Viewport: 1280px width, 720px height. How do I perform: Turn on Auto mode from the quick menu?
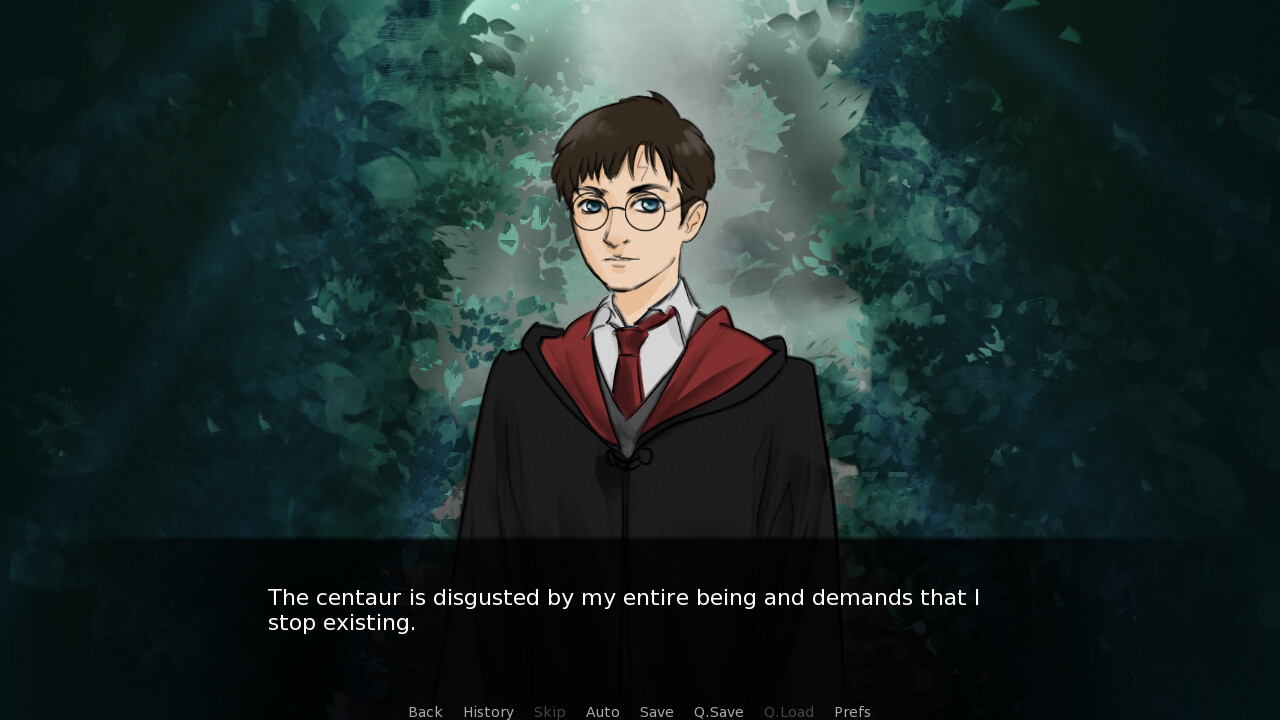(603, 711)
